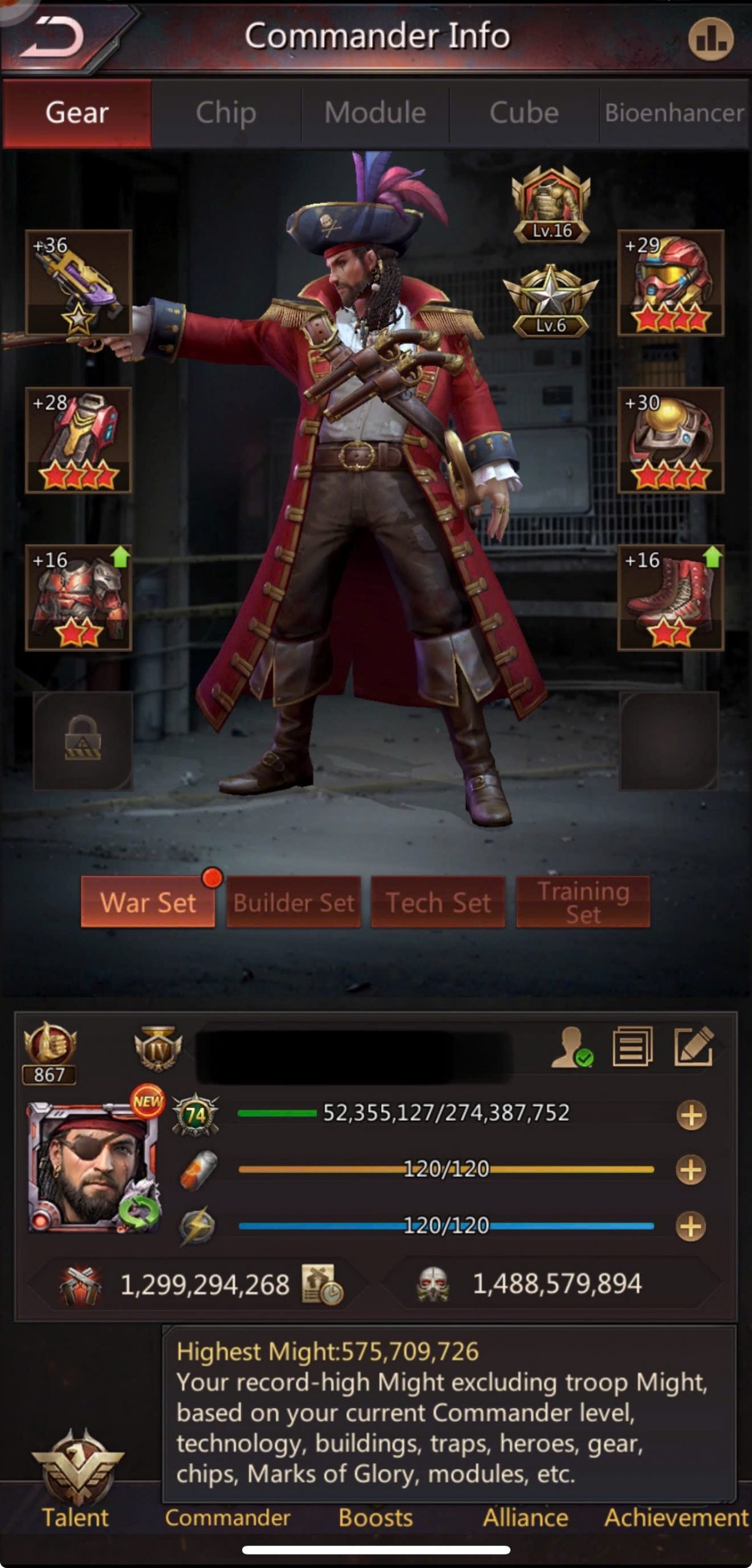Activate the Training Set
Viewport: 752px width, 1568px height.
pos(583,902)
